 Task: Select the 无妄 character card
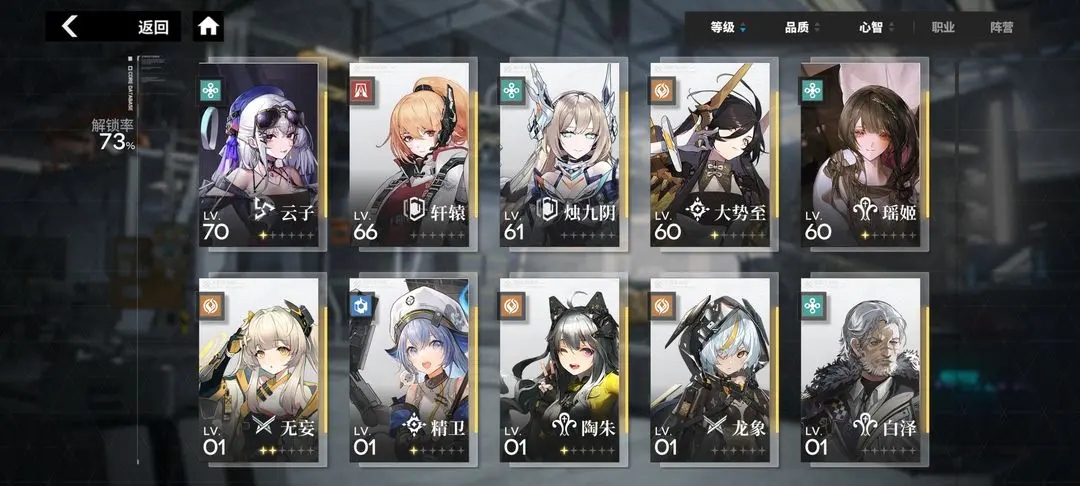tap(259, 367)
